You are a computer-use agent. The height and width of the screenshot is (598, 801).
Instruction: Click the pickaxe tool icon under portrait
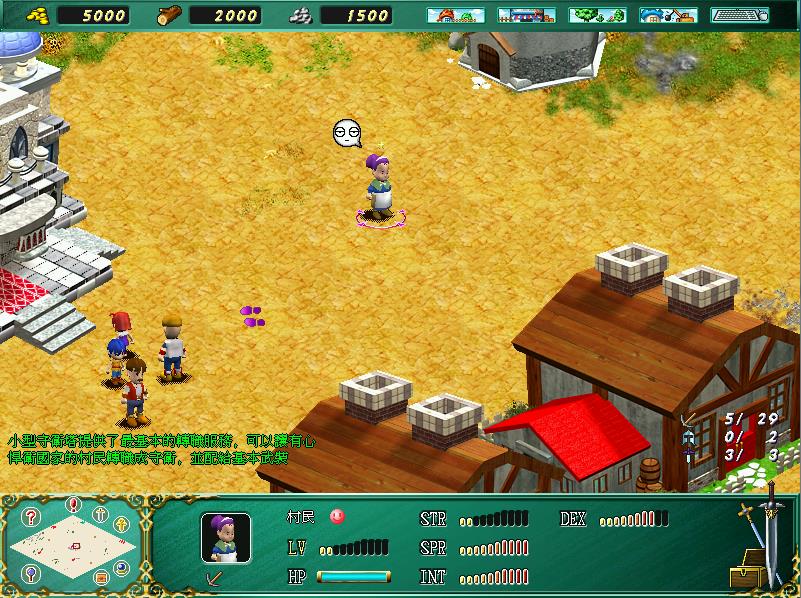[x=212, y=578]
